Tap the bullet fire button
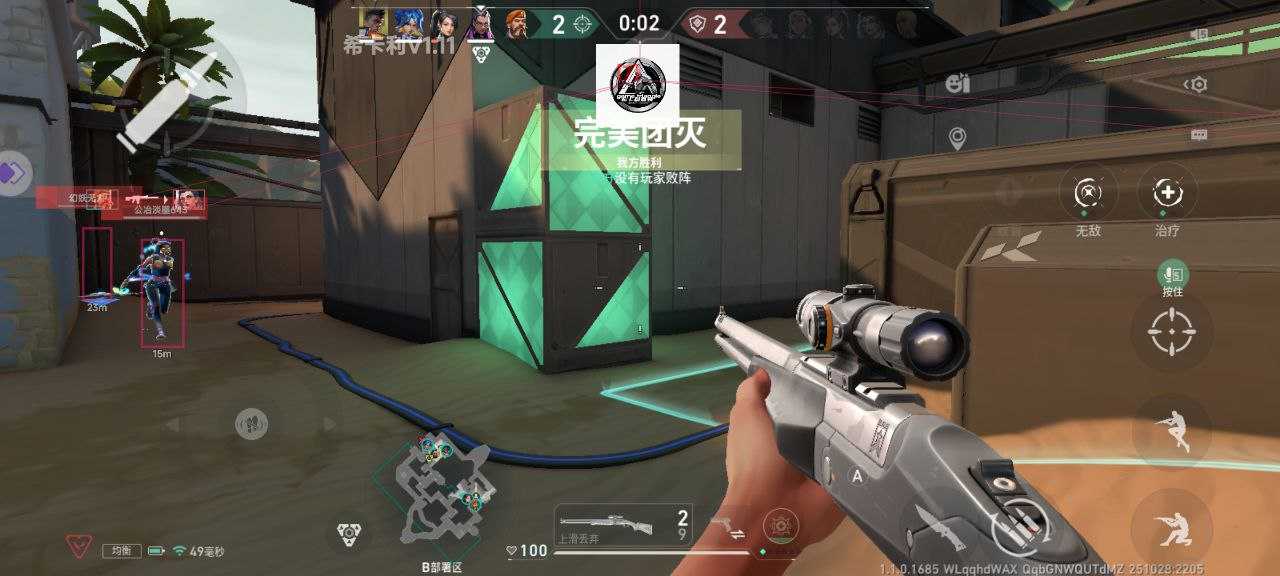 pos(166,102)
